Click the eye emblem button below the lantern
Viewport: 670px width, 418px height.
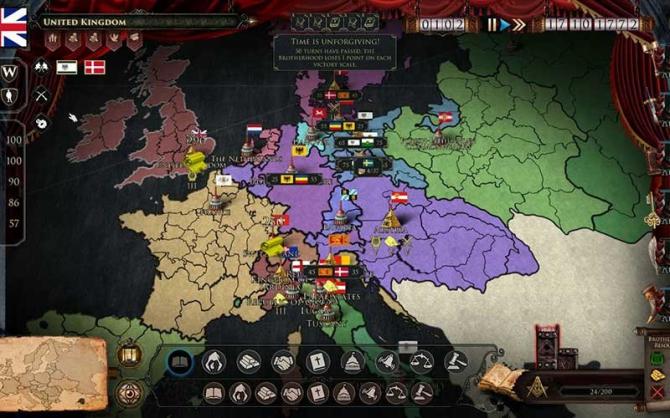(129, 391)
